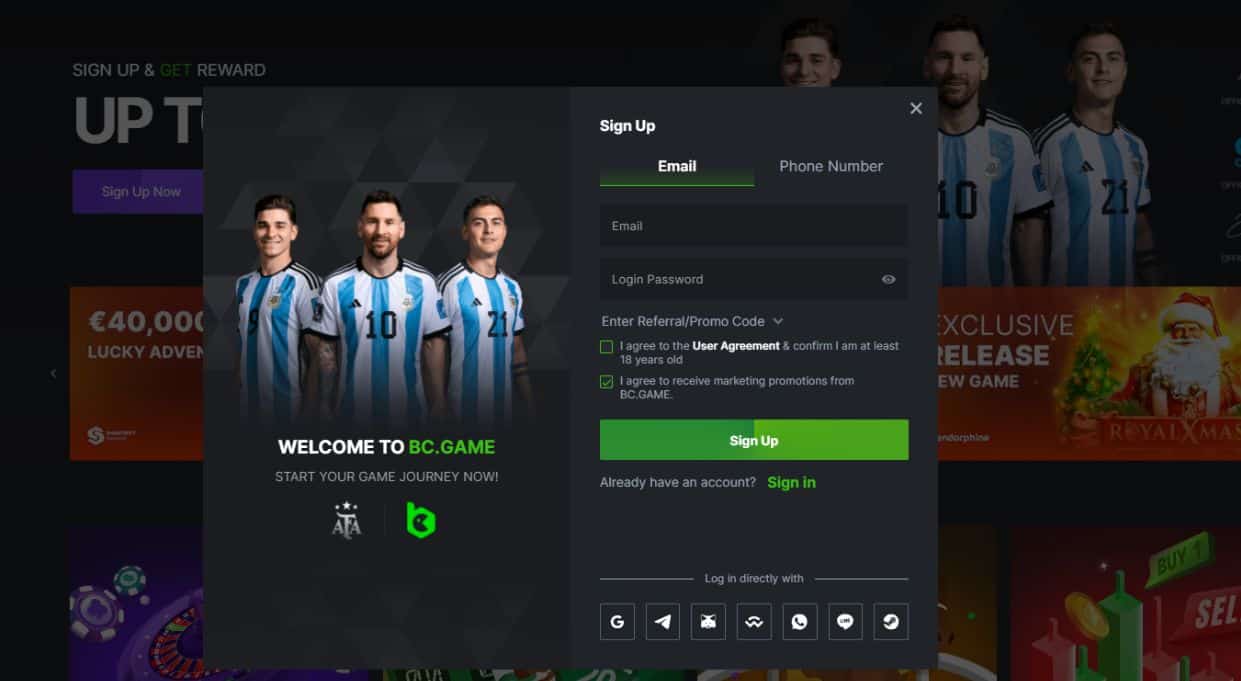Log in directly with Google
The width and height of the screenshot is (1241, 681).
tap(617, 622)
